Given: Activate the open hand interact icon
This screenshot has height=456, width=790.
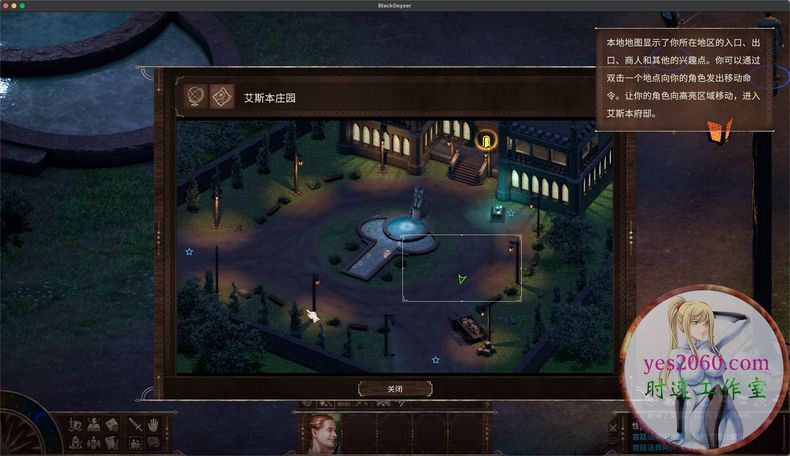Looking at the screenshot, I should point(154,424).
